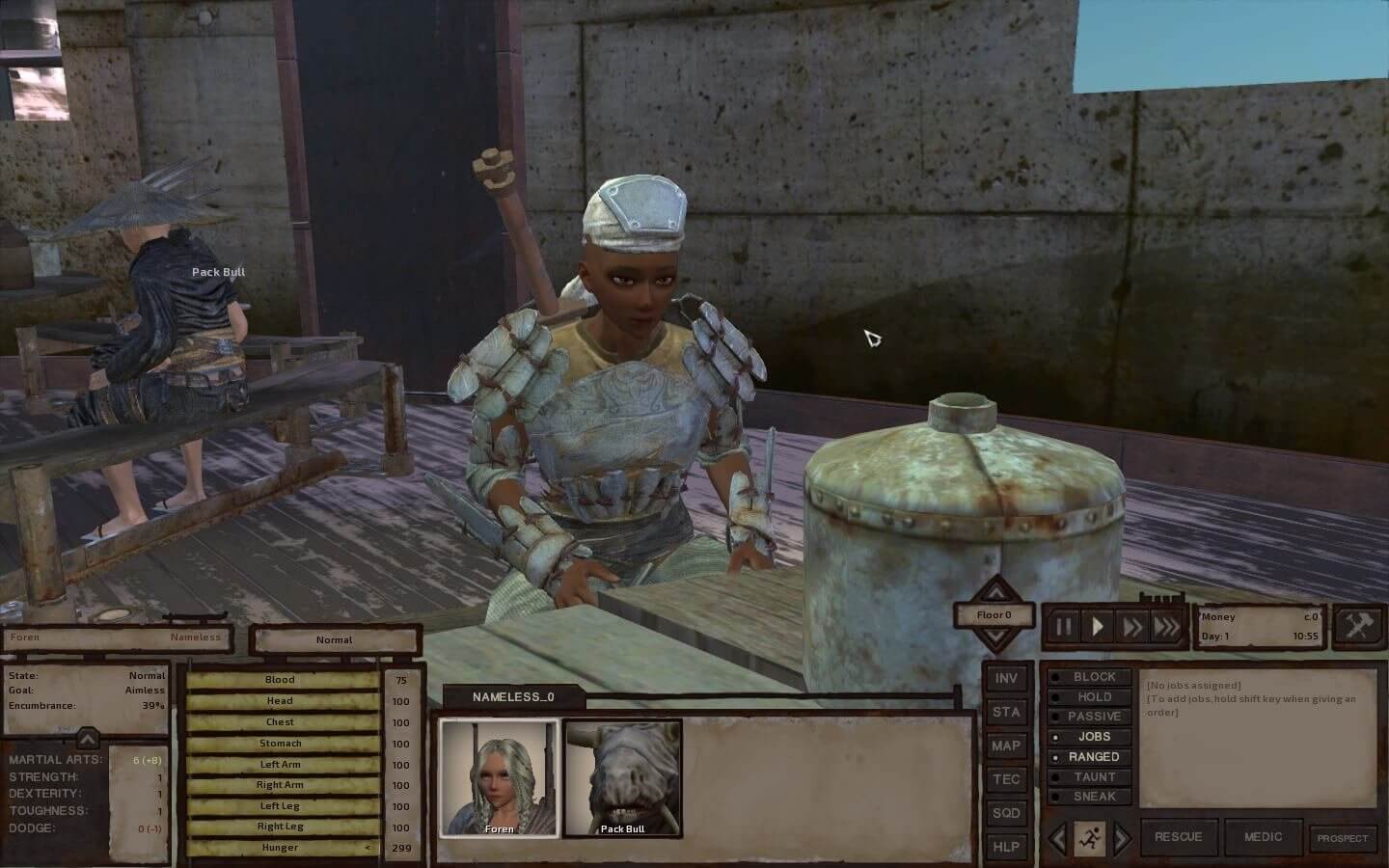Set game to normal play speed
The width and height of the screenshot is (1389, 868).
click(1098, 628)
